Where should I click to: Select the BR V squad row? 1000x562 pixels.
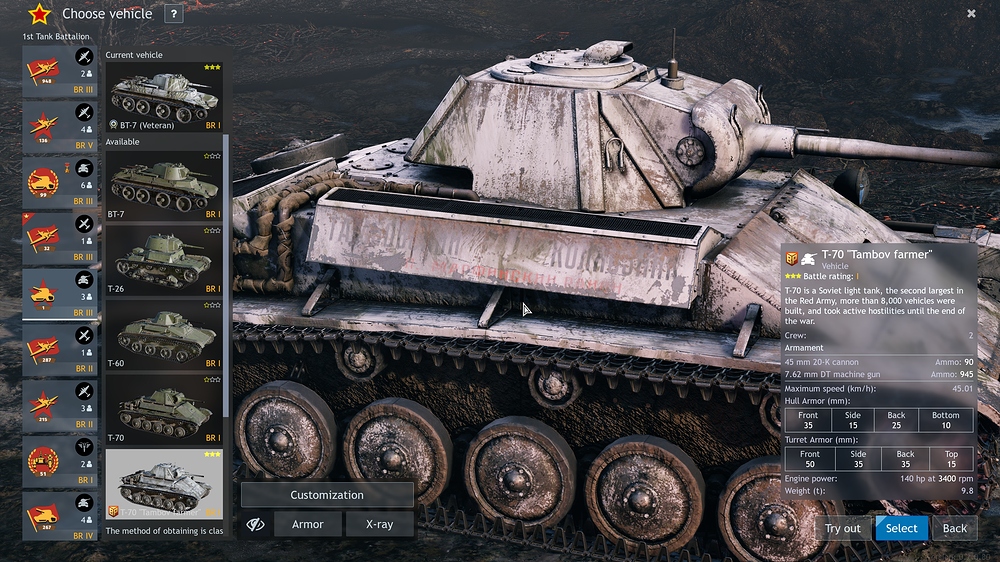click(x=60, y=128)
